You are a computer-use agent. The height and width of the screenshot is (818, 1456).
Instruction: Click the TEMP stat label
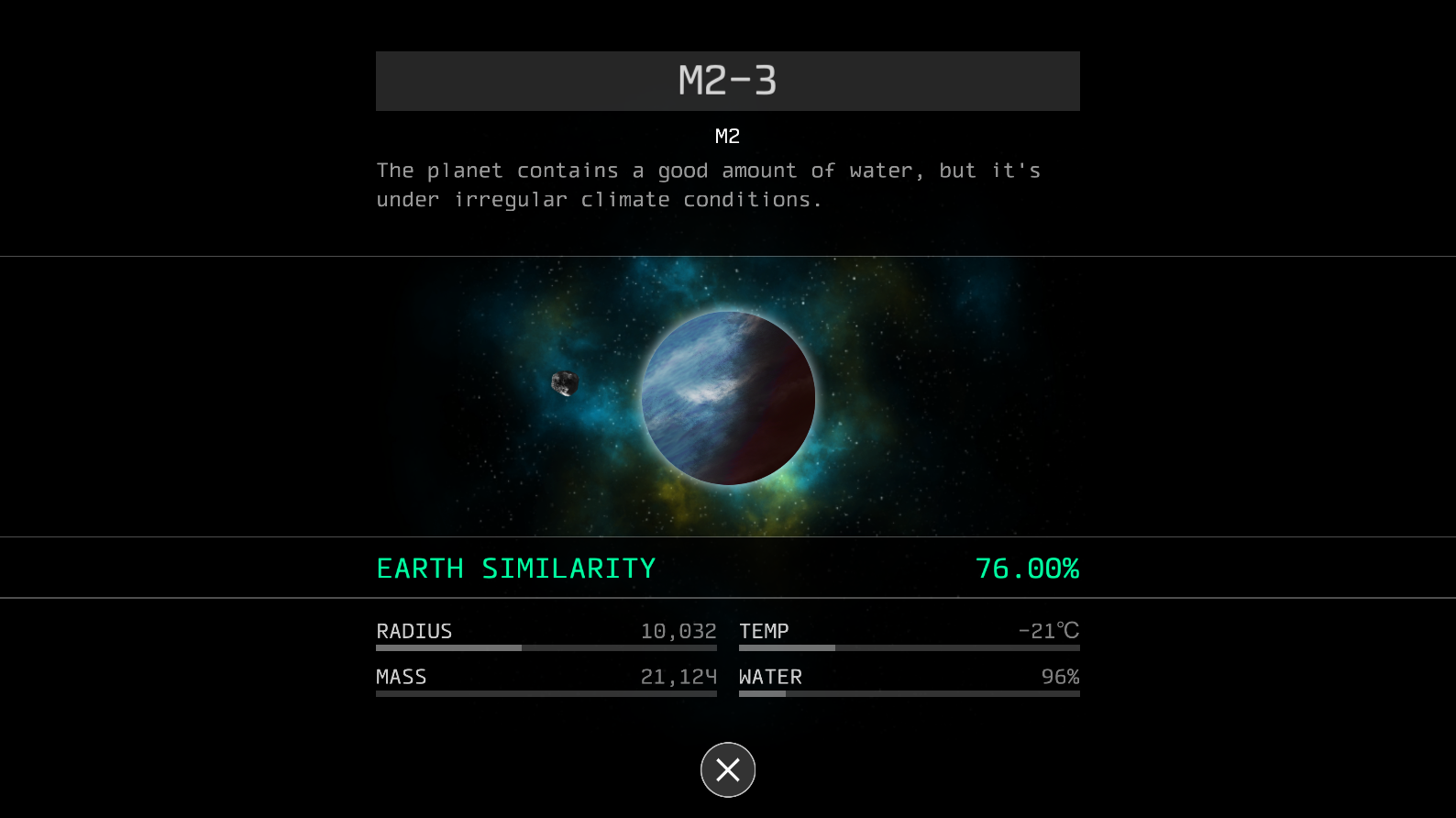[x=763, y=631]
